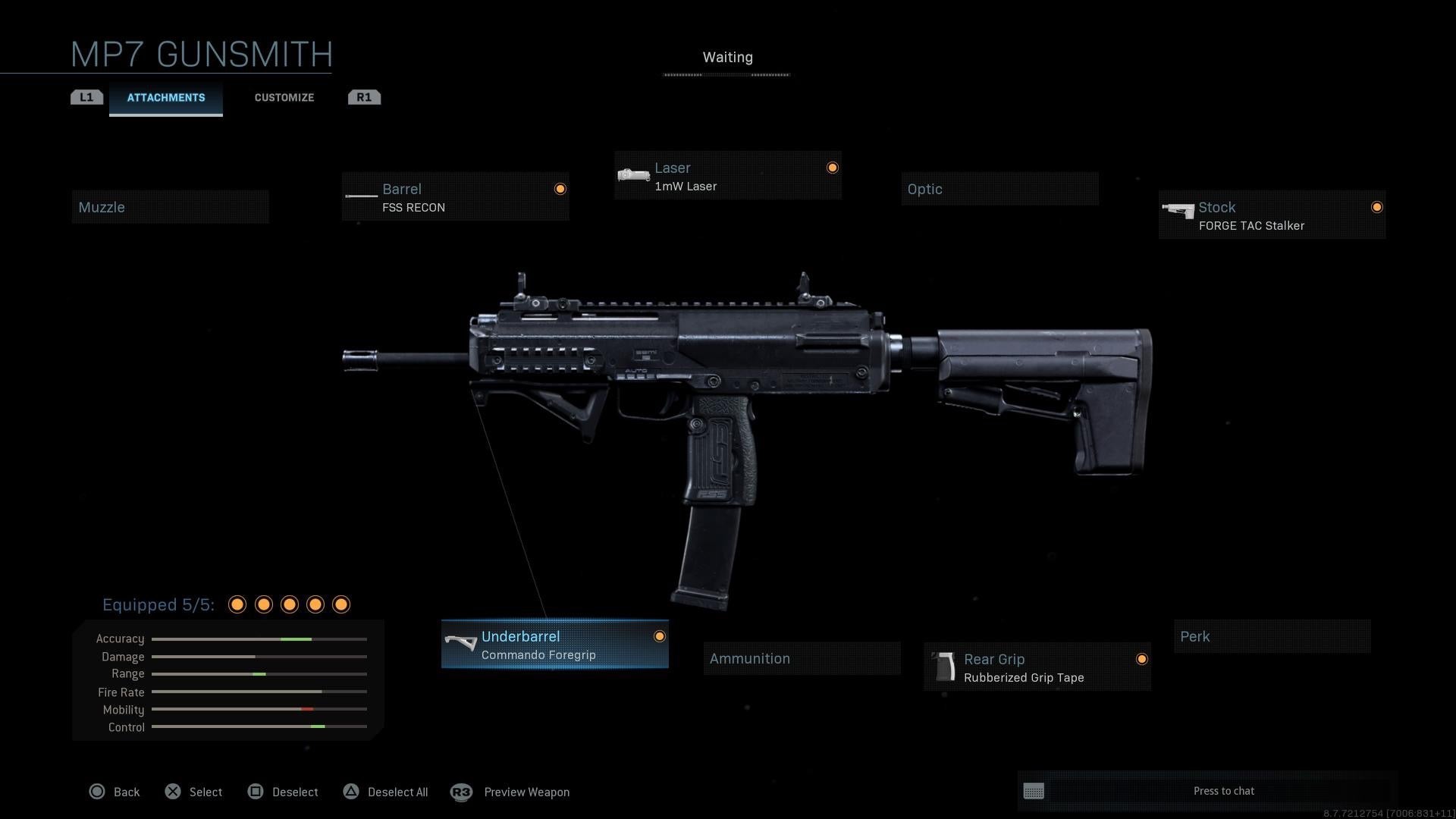1456x819 pixels.
Task: Click the keyboard icon beside chat
Action: 1034,791
